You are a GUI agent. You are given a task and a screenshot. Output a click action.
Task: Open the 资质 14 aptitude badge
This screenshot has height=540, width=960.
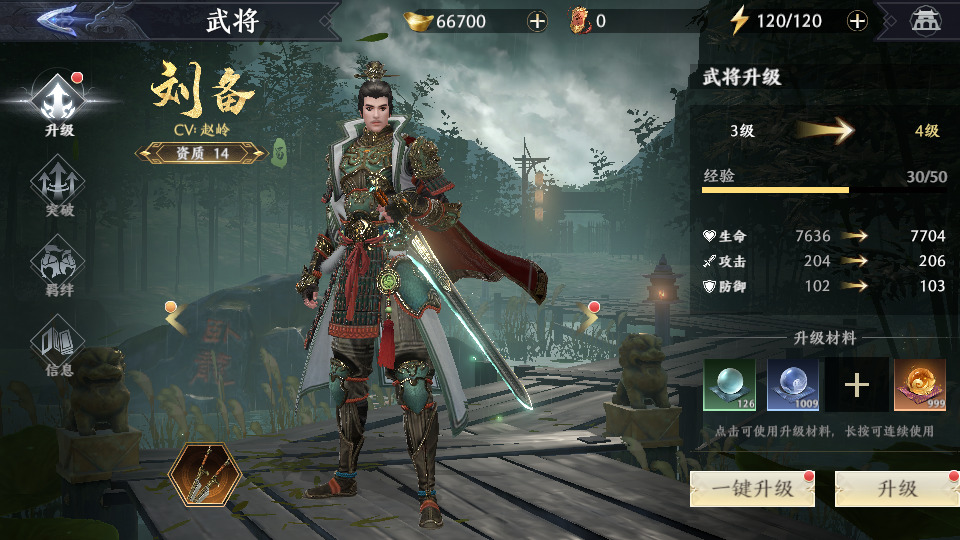[x=201, y=153]
